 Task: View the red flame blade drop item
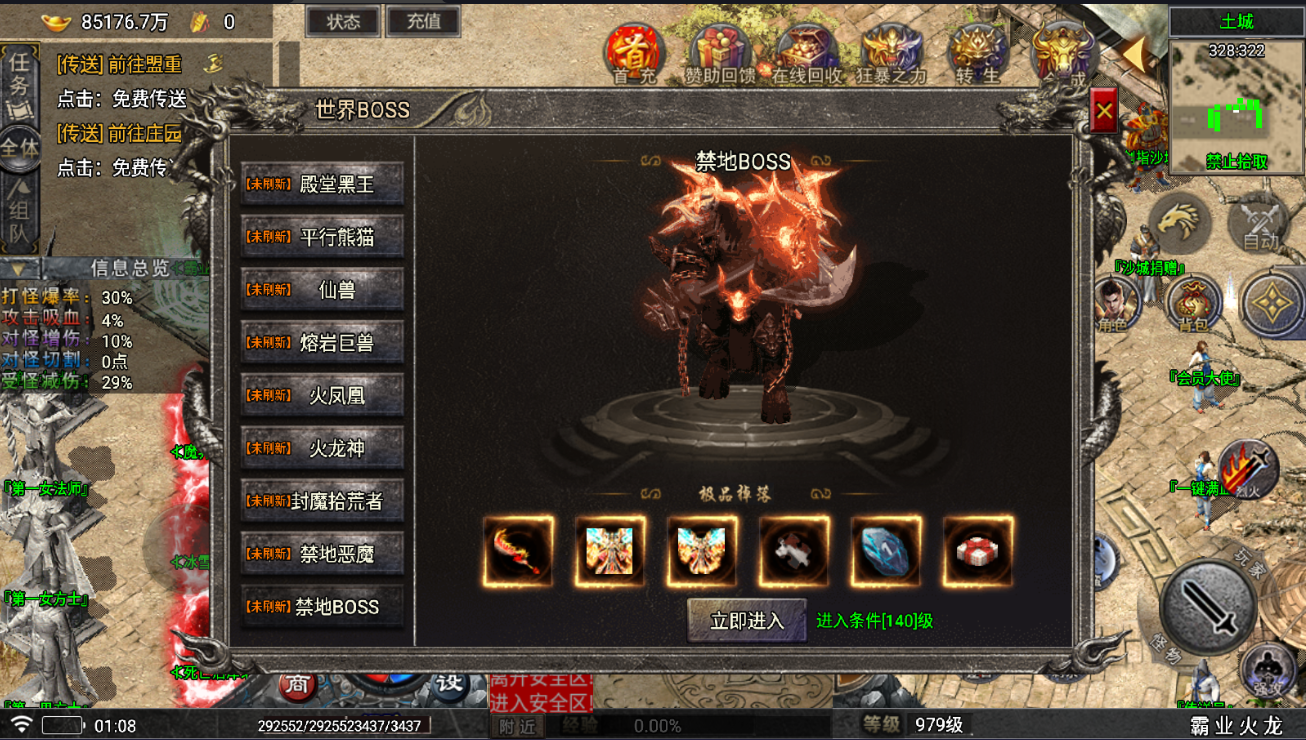[518, 551]
